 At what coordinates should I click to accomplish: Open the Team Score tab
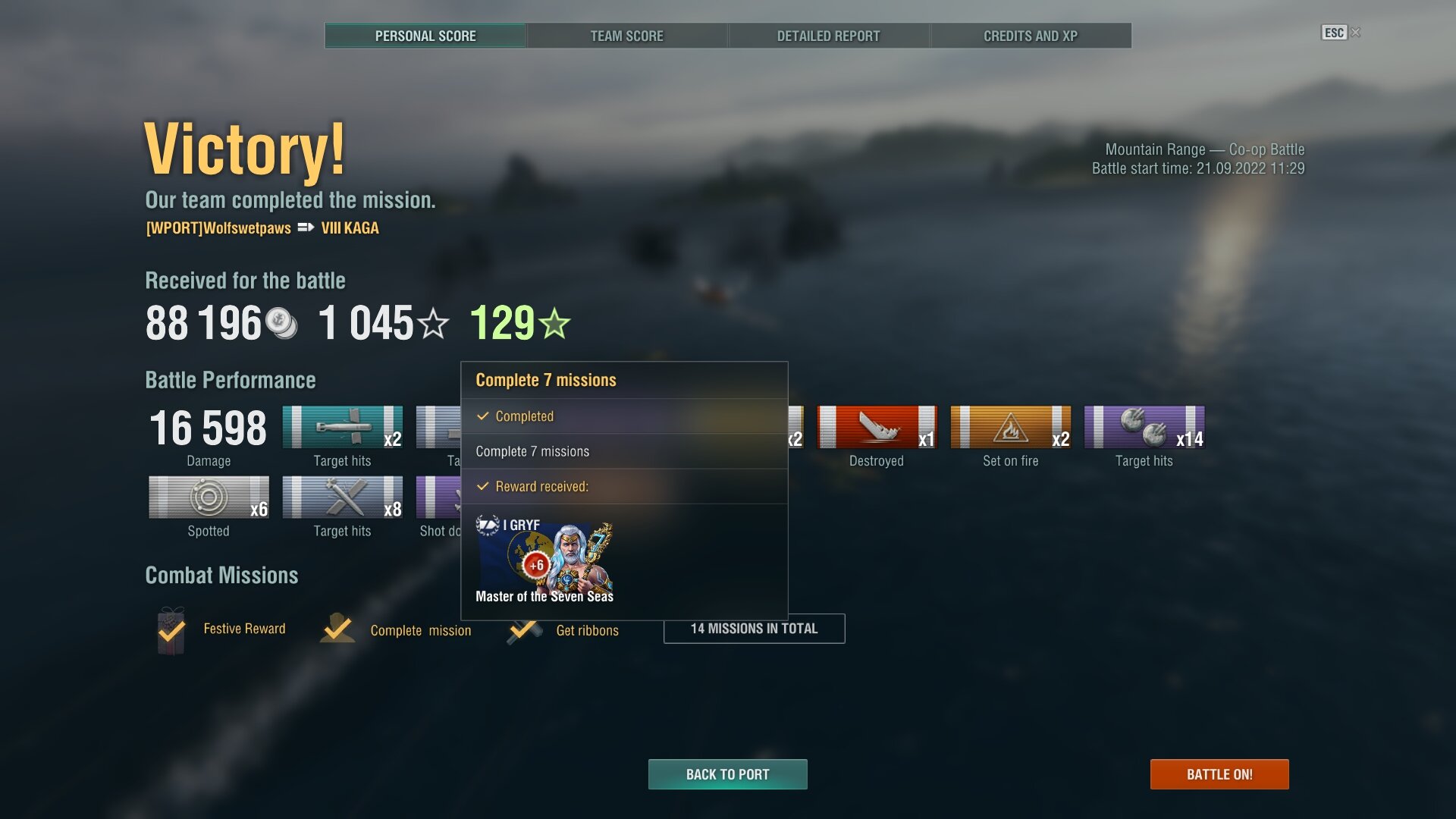point(626,36)
